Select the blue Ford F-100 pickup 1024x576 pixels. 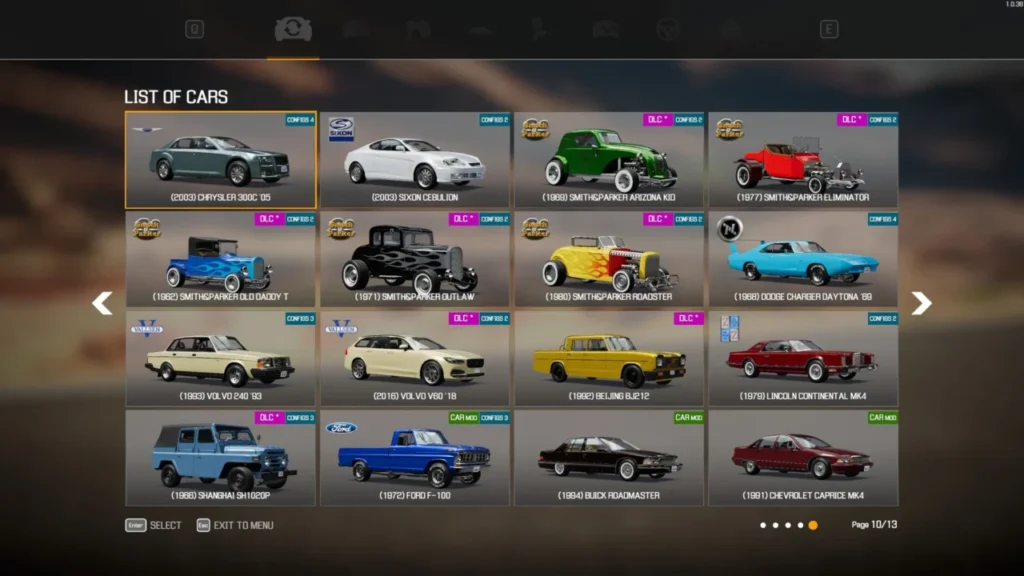pos(415,457)
